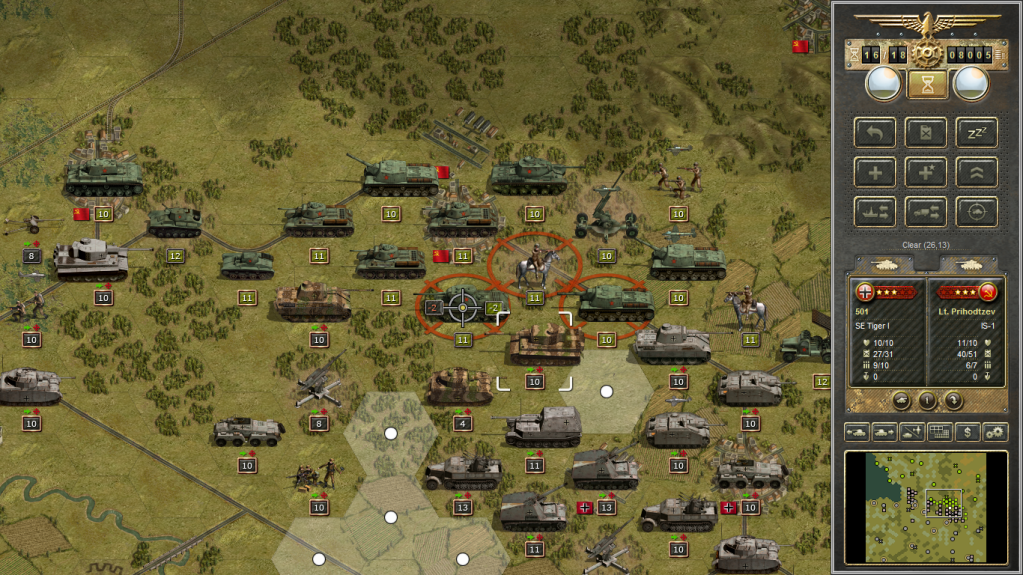Viewport: 1023px width, 575px height.
Task: Open the grid list button in the toolbar
Action: click(x=940, y=432)
